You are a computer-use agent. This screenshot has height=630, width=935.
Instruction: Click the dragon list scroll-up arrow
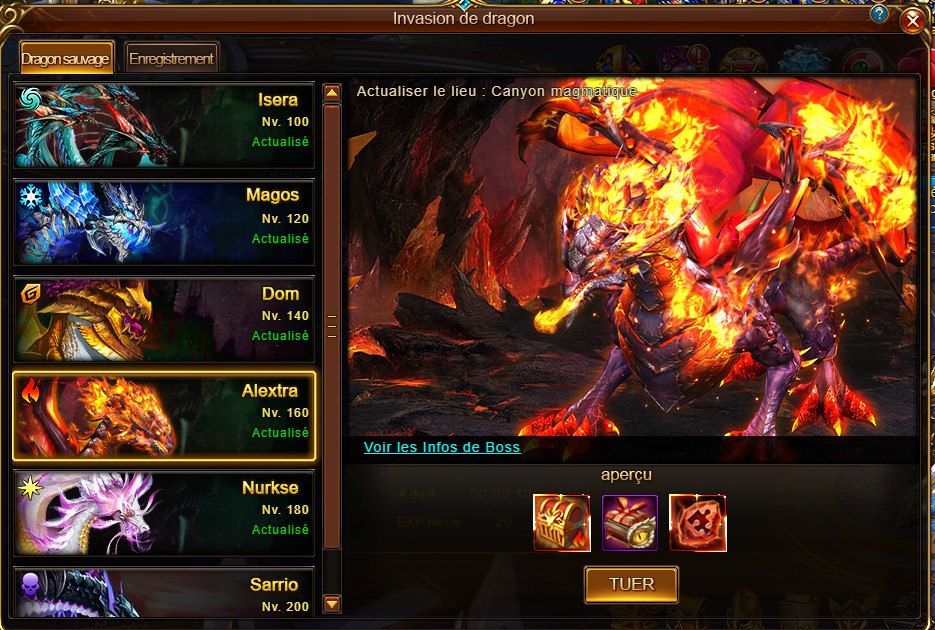coord(333,94)
